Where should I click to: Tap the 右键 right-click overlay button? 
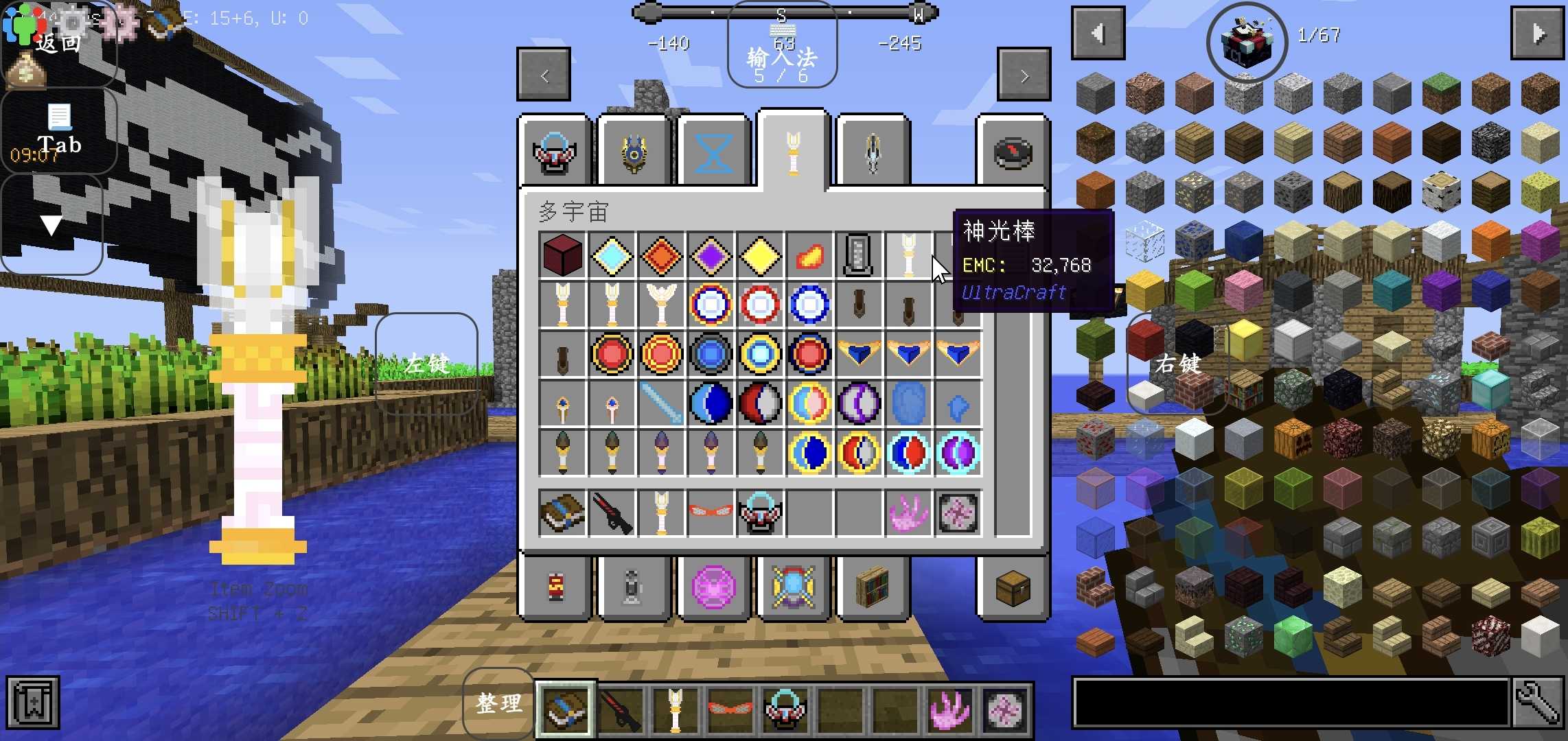[1178, 364]
